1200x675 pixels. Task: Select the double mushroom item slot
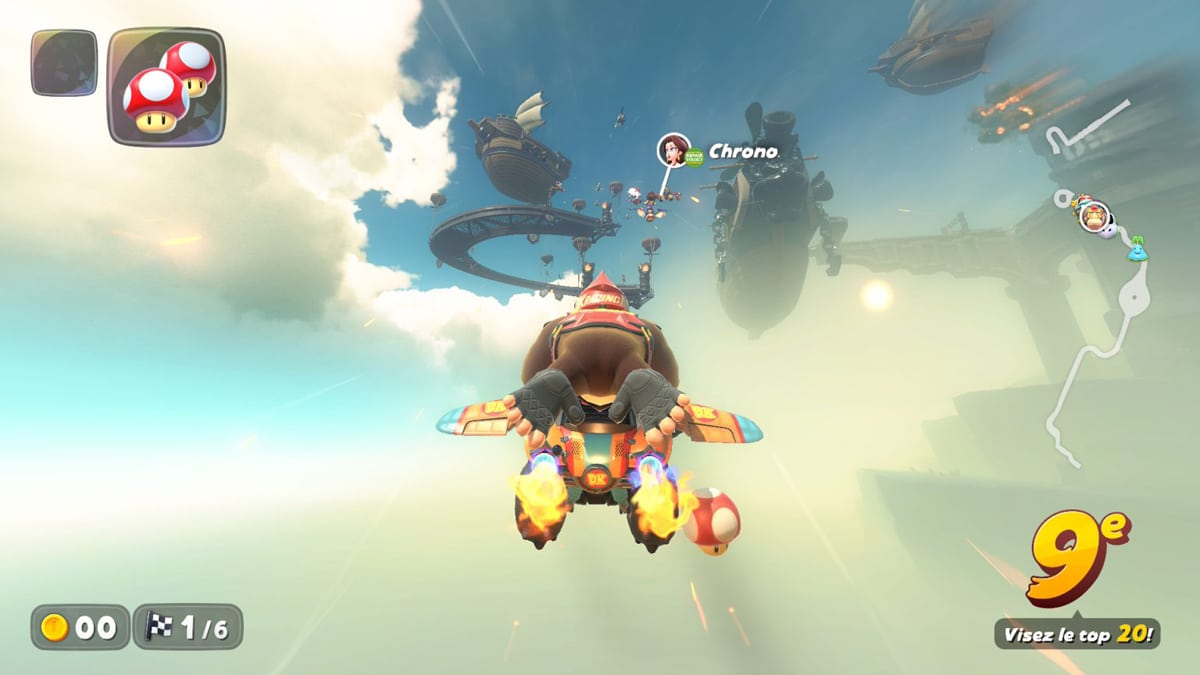click(166, 86)
